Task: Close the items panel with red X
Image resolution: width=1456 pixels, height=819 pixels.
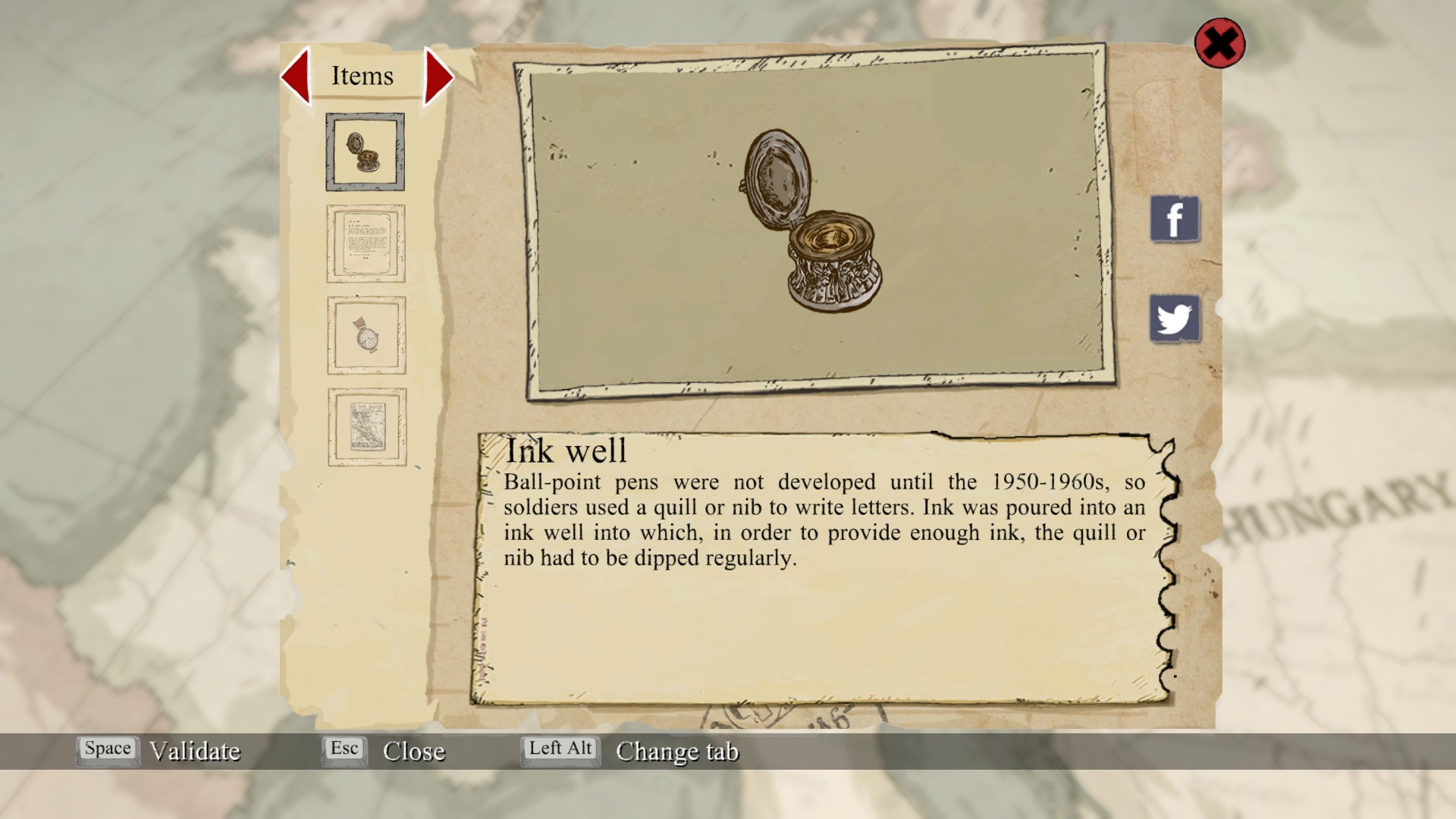Action: coord(1219,43)
